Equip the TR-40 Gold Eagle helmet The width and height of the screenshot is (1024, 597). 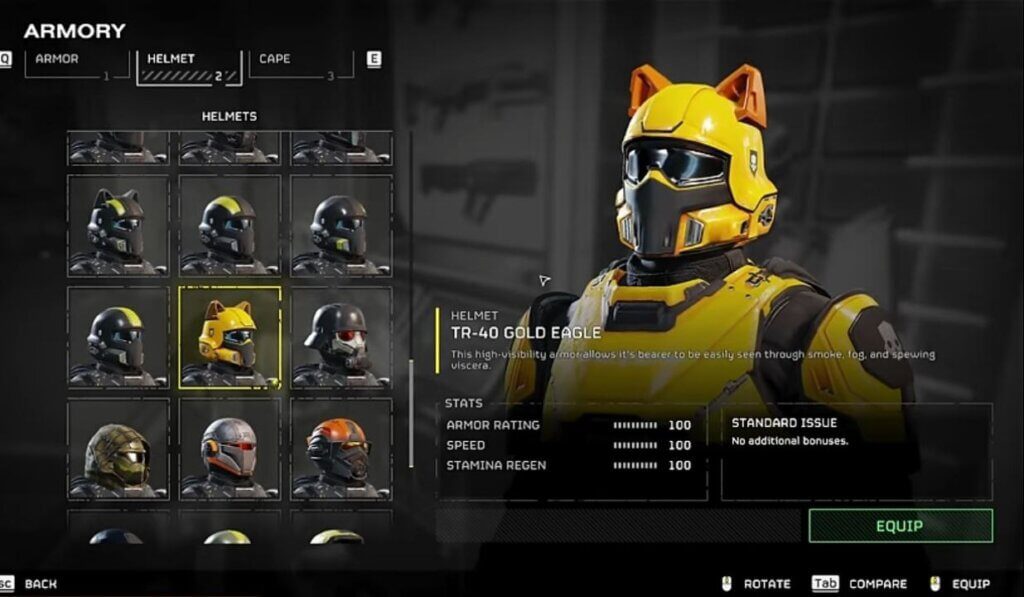click(x=900, y=525)
